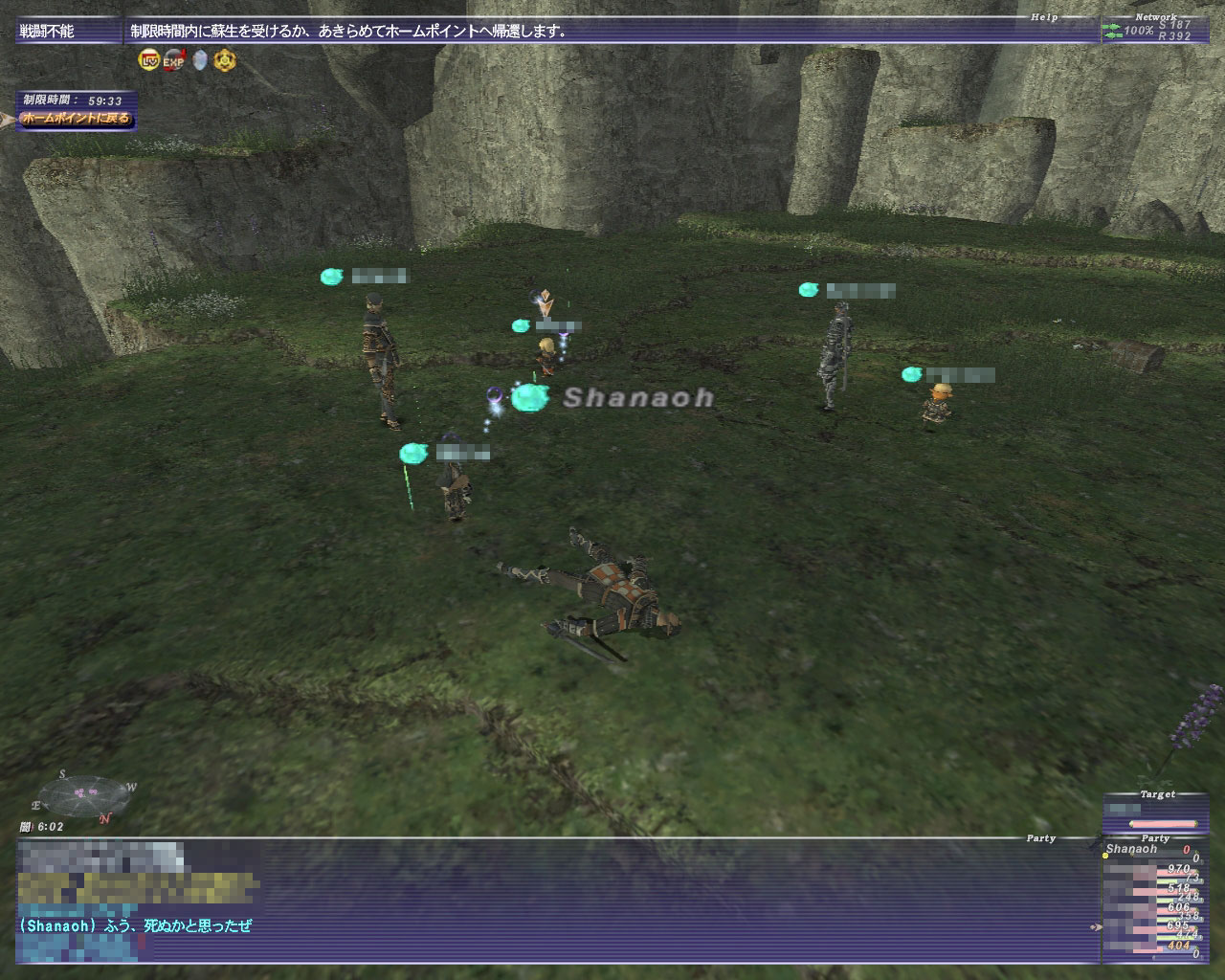
Task: Select the gold emblem status icon
Action: [x=225, y=61]
